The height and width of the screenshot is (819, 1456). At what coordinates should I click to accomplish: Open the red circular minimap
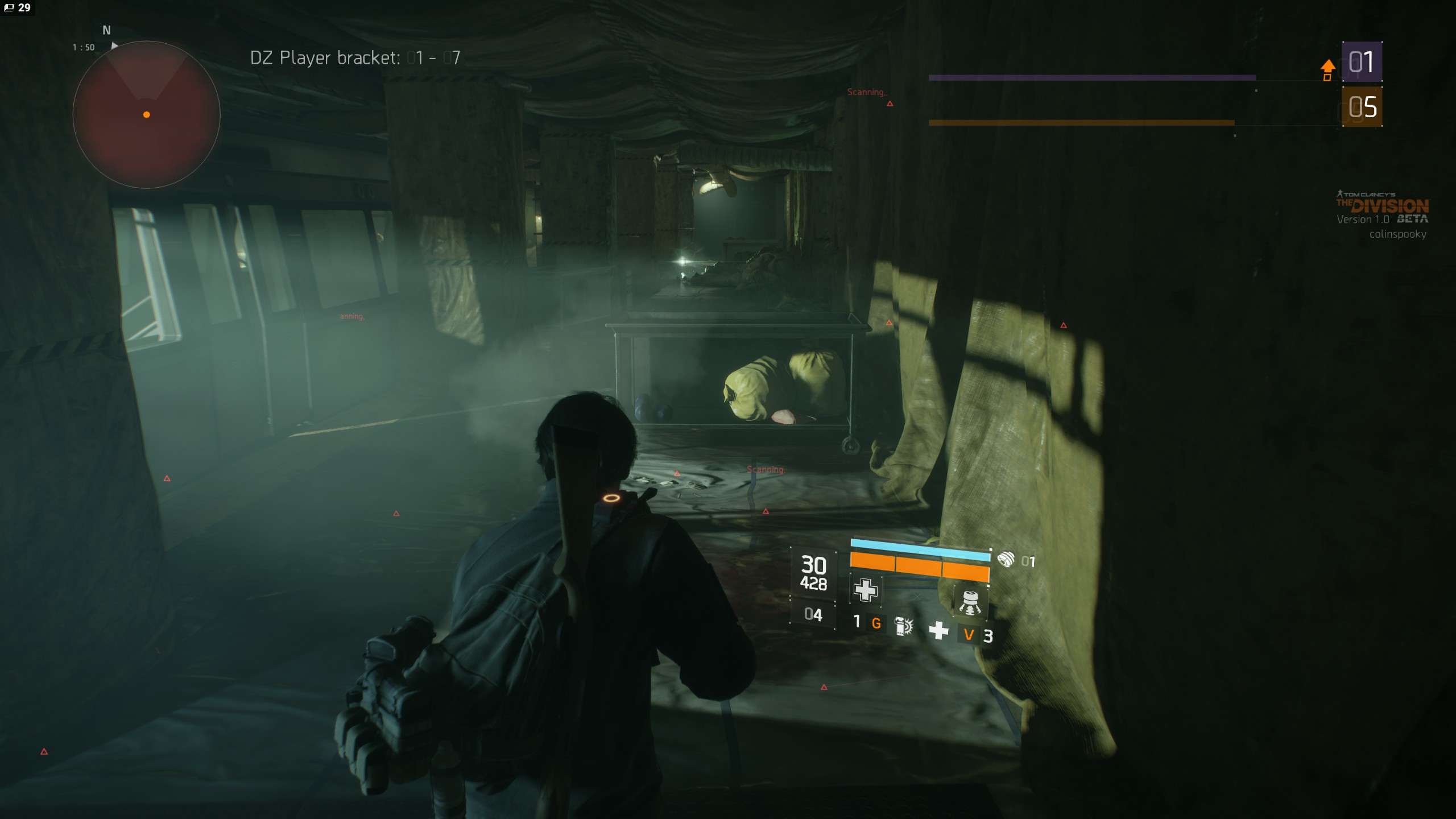147,114
